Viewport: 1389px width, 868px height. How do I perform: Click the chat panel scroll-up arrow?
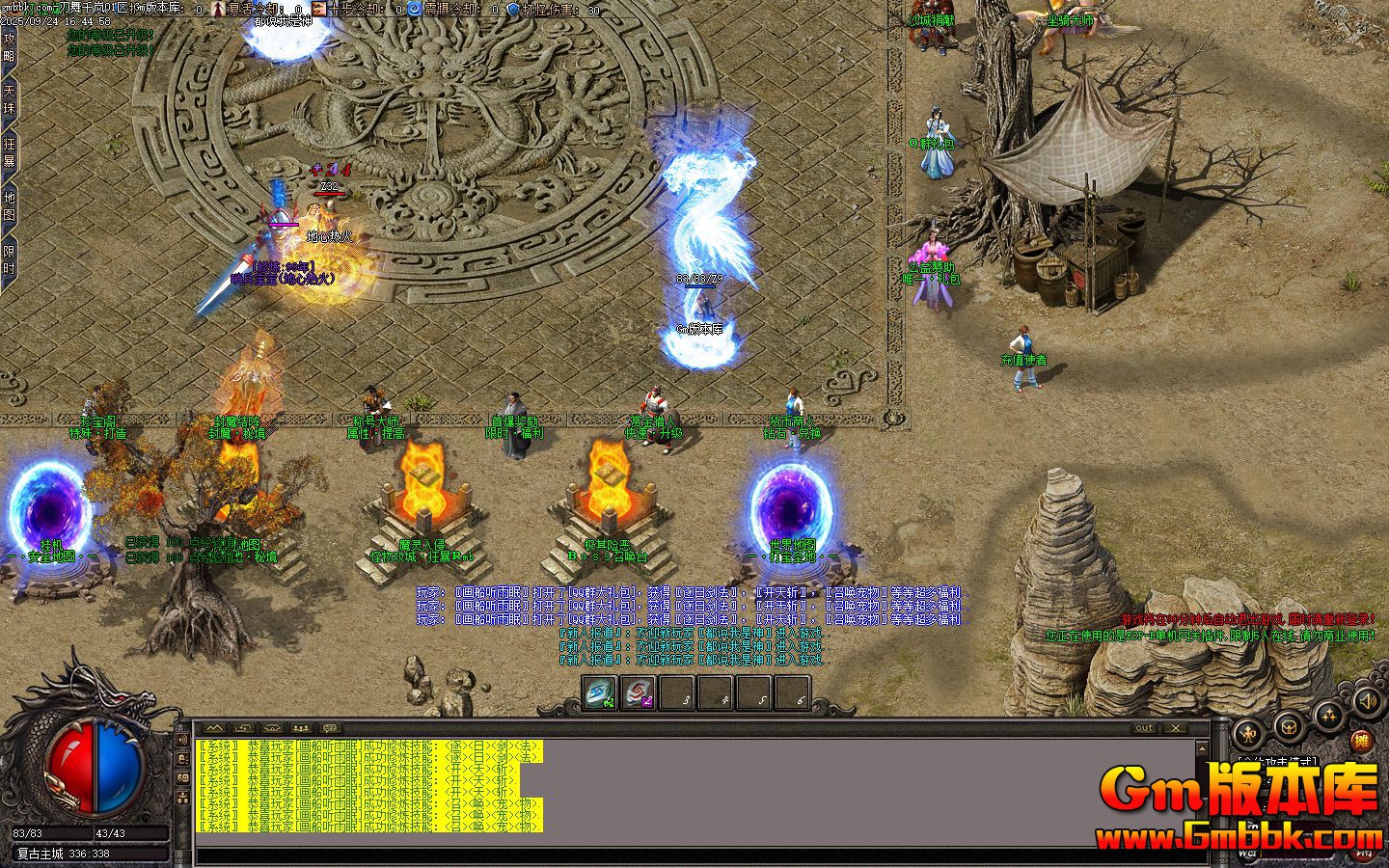click(x=1201, y=749)
